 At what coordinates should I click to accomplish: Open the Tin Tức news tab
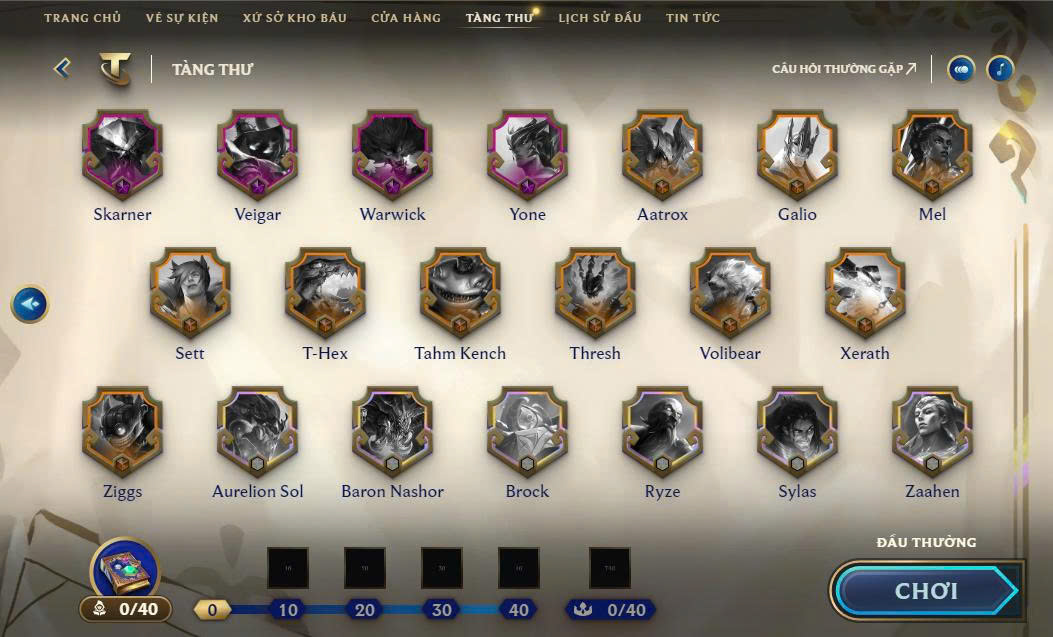(693, 18)
